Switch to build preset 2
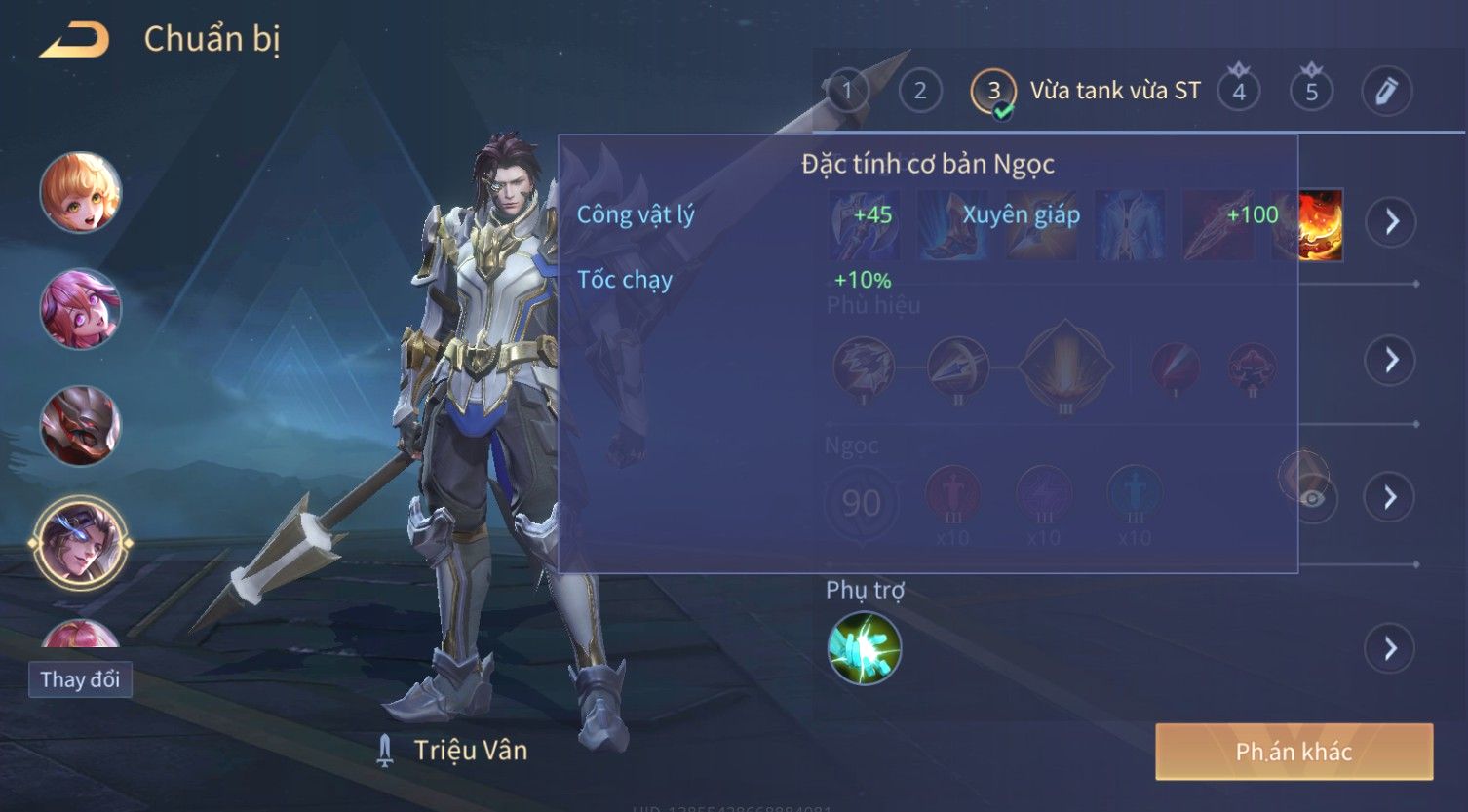 point(919,91)
